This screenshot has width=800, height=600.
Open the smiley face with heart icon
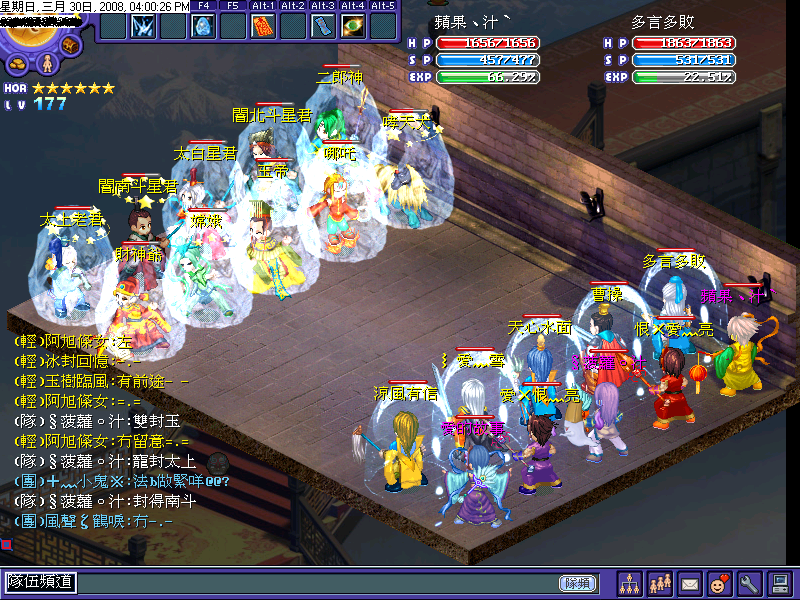[719, 582]
